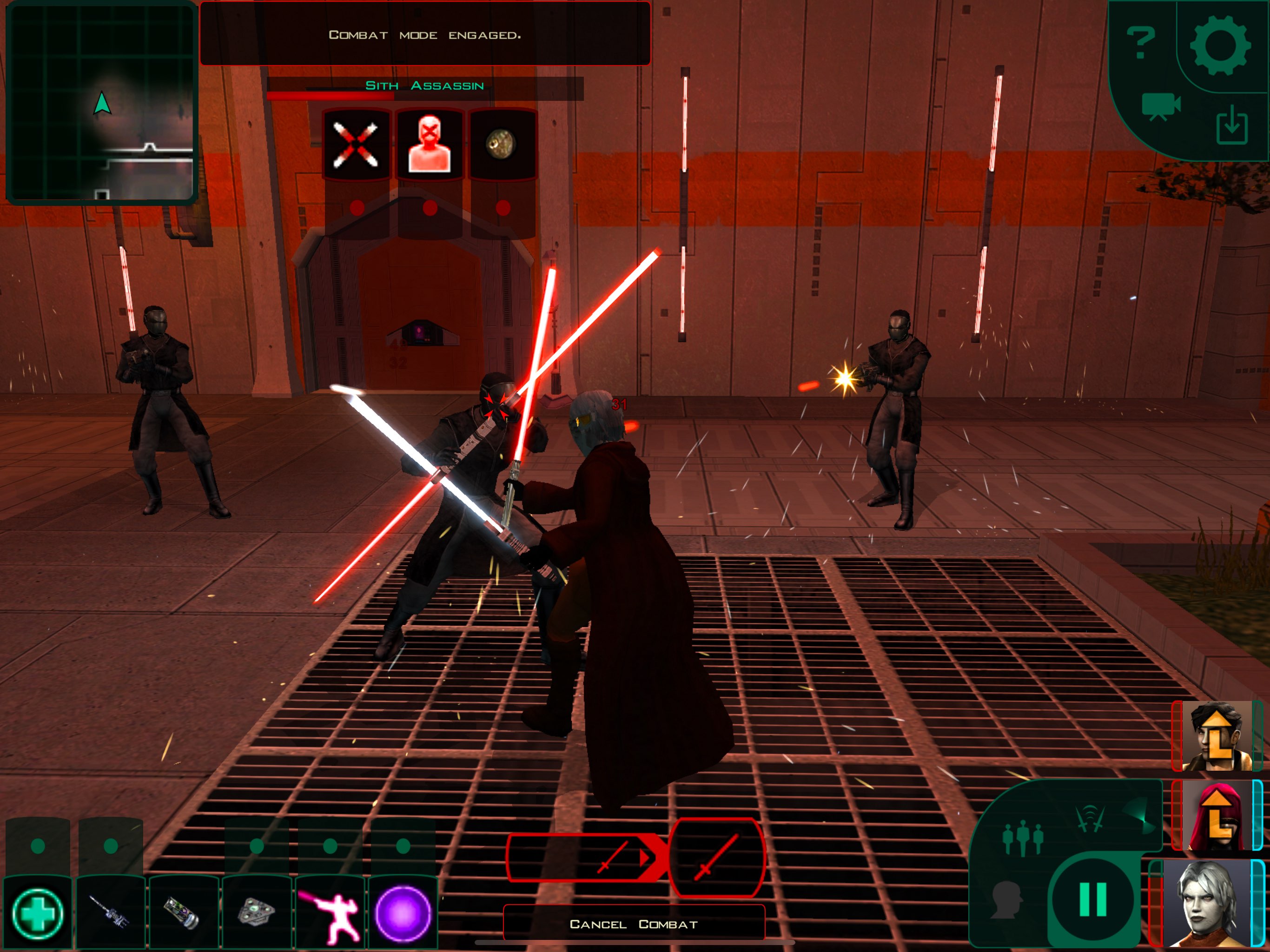This screenshot has height=952, width=1270.
Task: Toggle the three-figure party mode icon
Action: coord(1022,839)
